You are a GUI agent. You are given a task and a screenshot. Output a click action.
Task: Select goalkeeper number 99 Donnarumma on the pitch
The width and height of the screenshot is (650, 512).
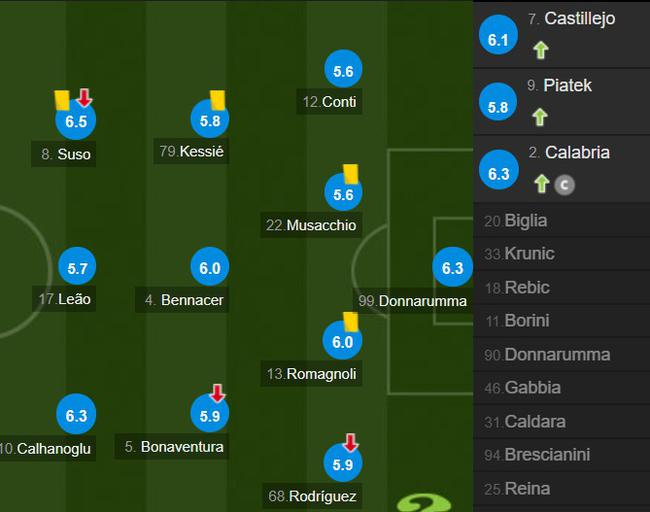(x=452, y=267)
